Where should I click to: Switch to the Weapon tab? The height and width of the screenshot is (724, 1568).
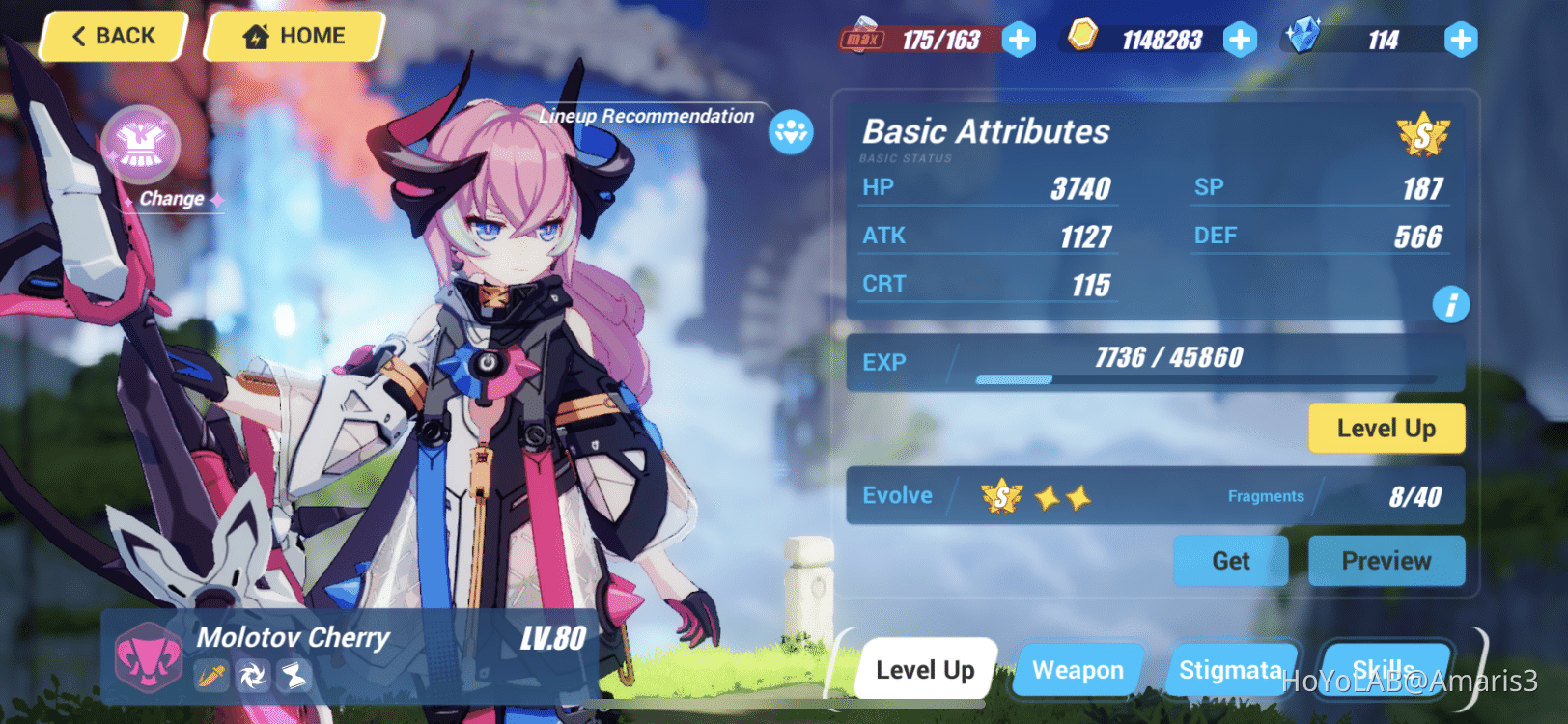pos(1077,669)
